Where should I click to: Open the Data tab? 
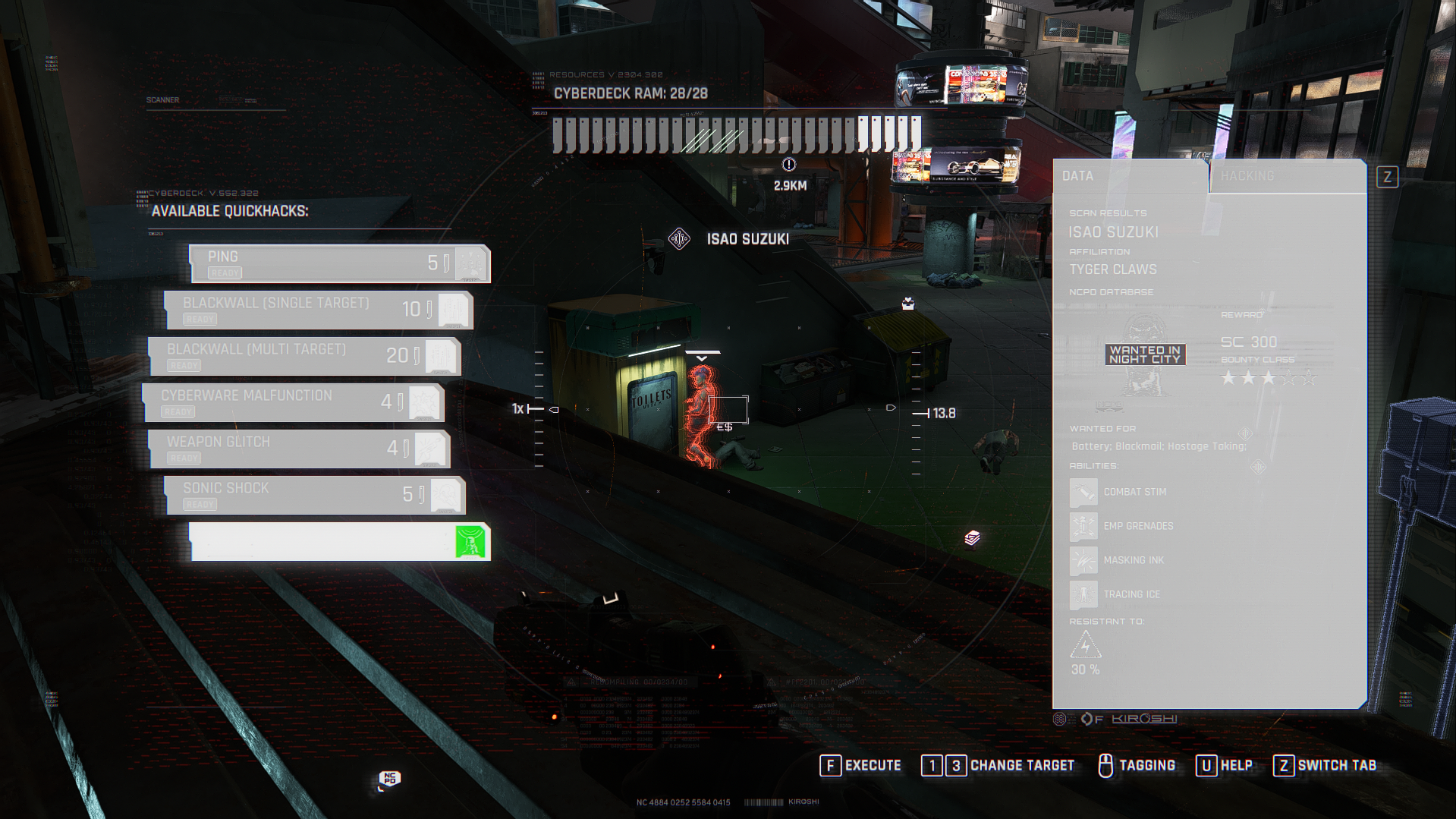coord(1129,176)
